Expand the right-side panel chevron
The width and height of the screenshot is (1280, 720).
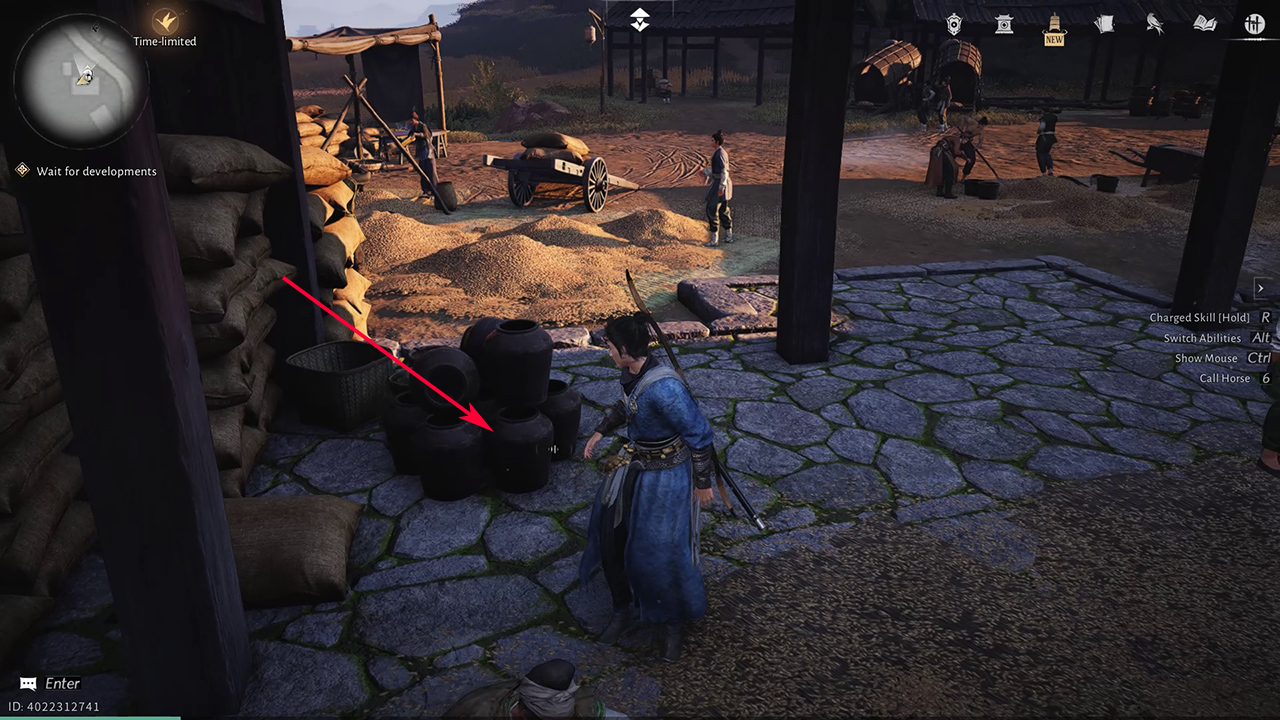click(x=1261, y=288)
